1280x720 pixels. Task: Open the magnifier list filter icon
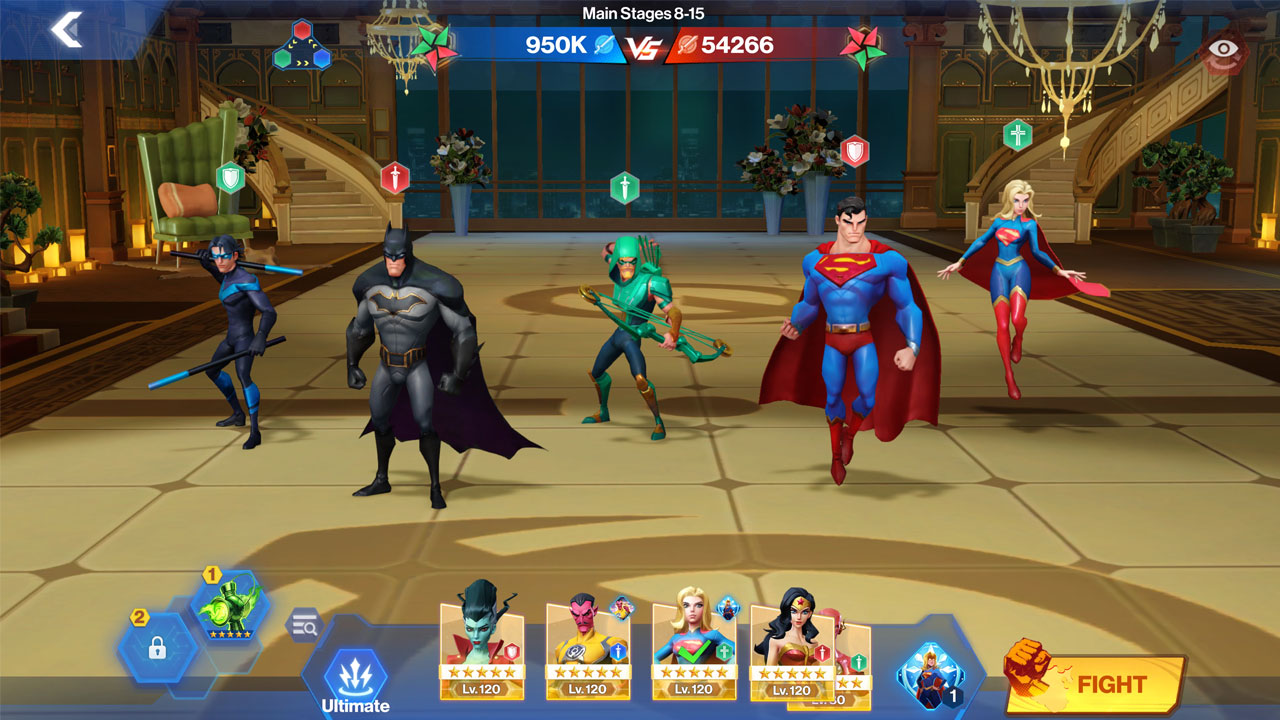[x=303, y=626]
